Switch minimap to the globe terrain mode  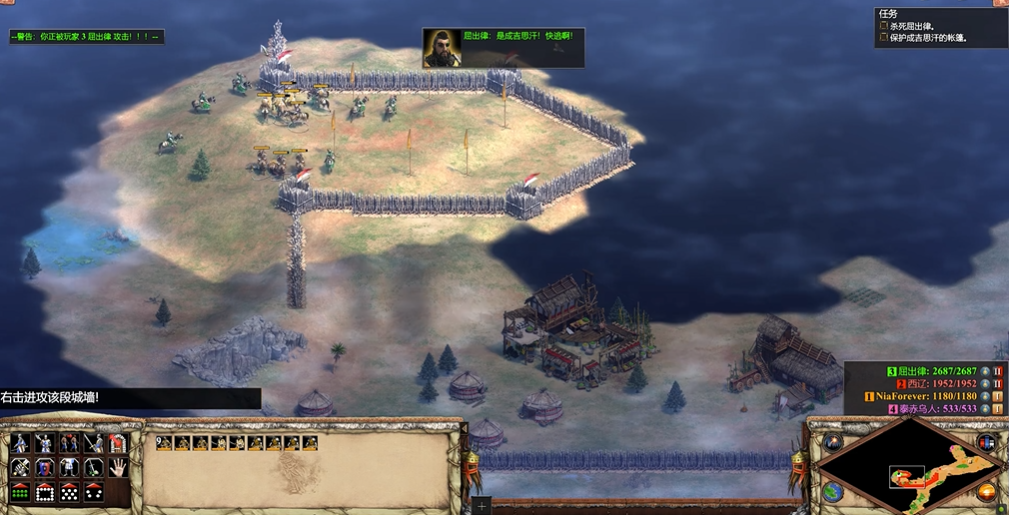click(x=832, y=492)
